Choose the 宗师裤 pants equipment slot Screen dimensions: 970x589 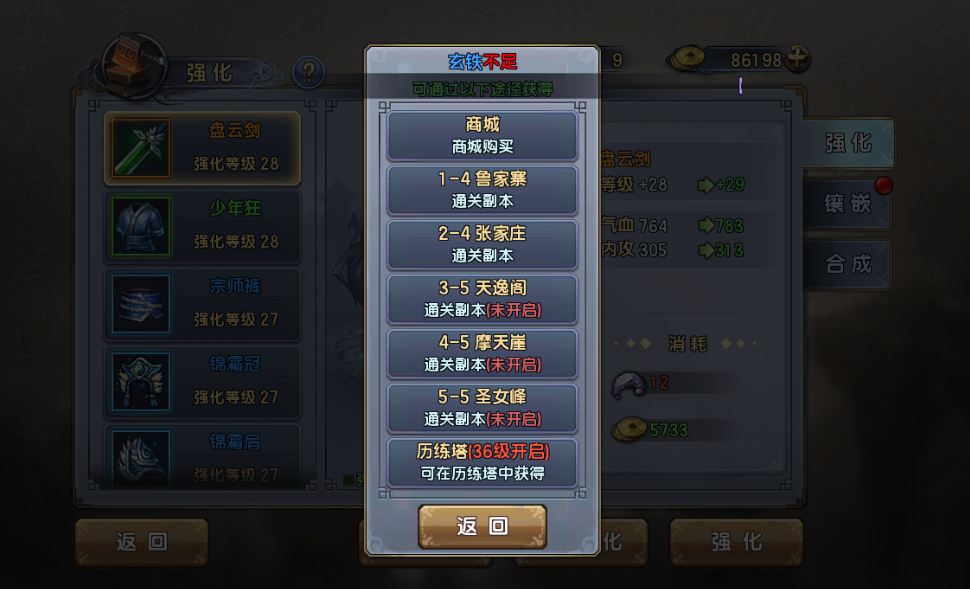pos(202,304)
